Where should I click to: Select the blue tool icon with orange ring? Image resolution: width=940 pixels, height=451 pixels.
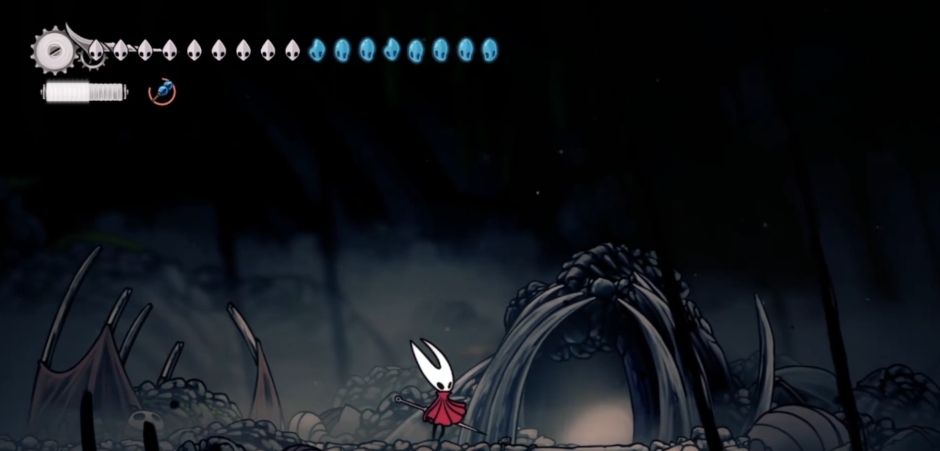162,91
